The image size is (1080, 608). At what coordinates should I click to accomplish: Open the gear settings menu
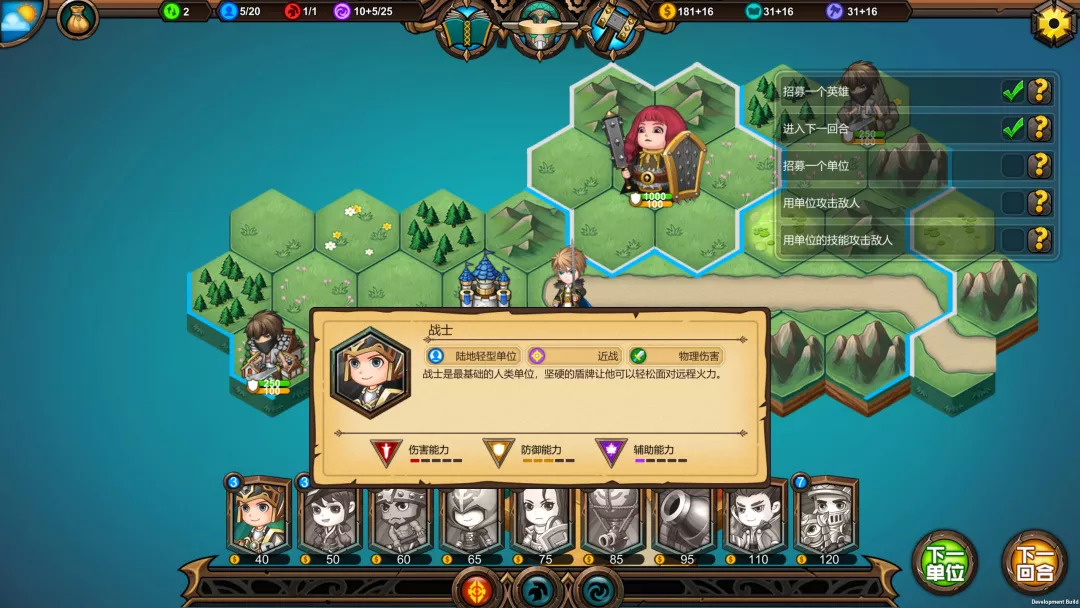tap(1053, 22)
